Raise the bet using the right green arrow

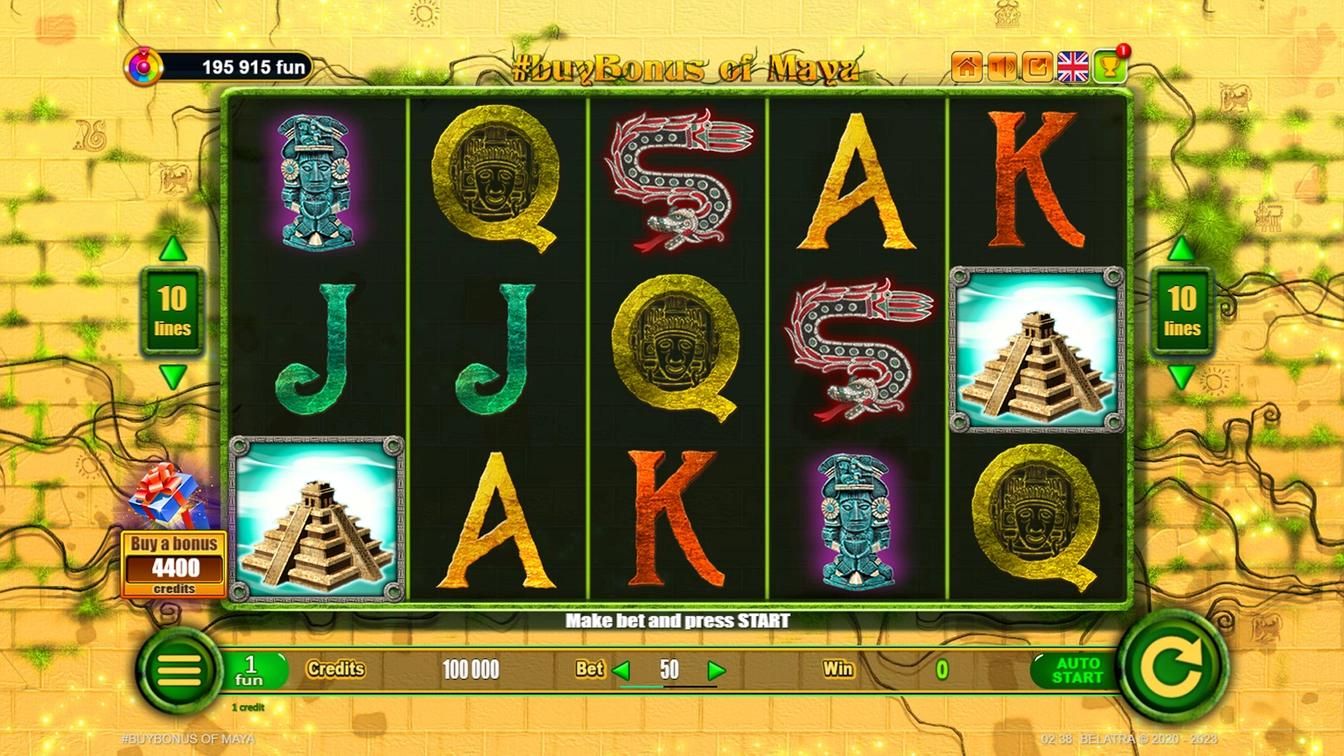(x=716, y=670)
